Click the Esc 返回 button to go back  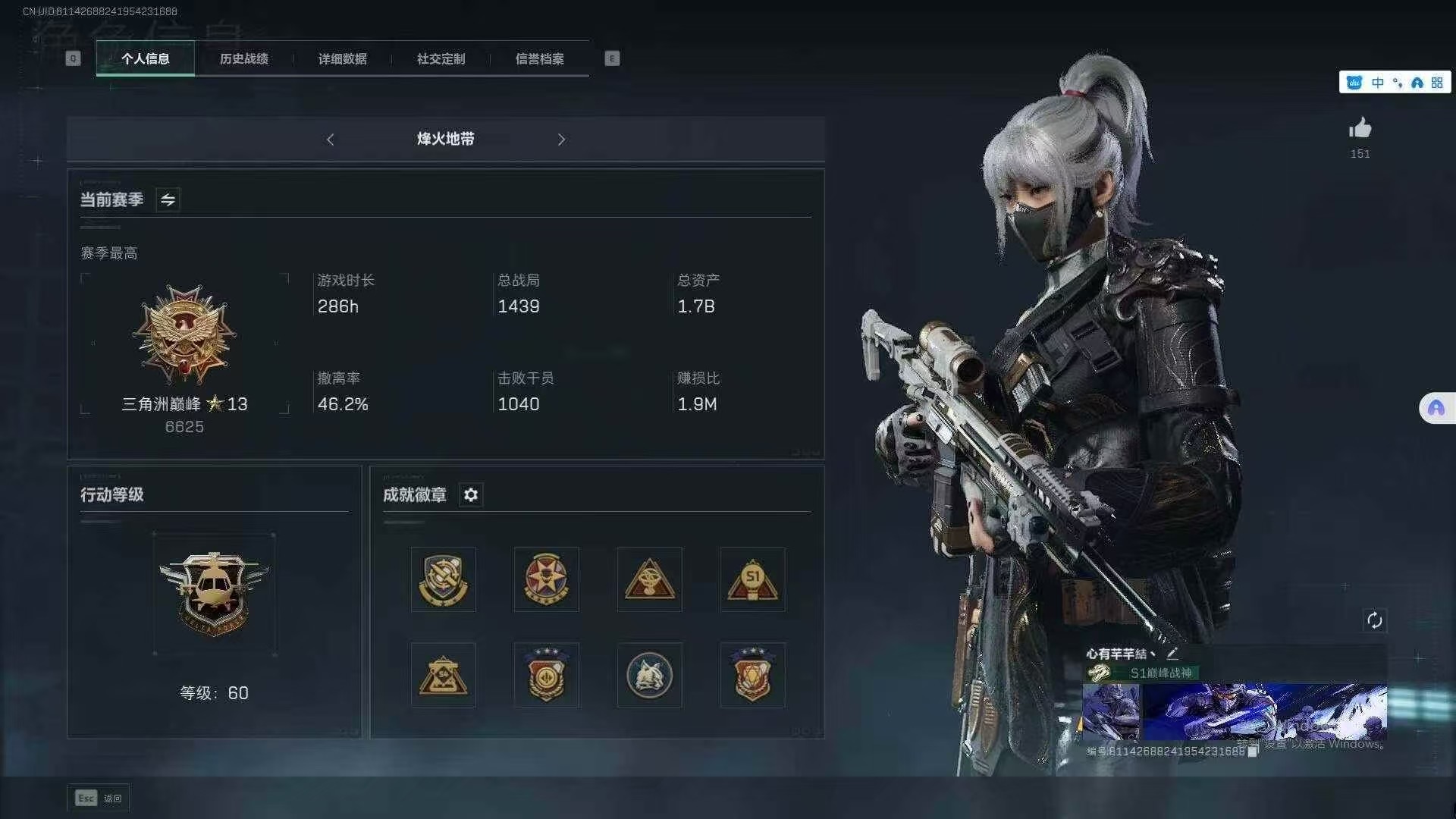[98, 798]
